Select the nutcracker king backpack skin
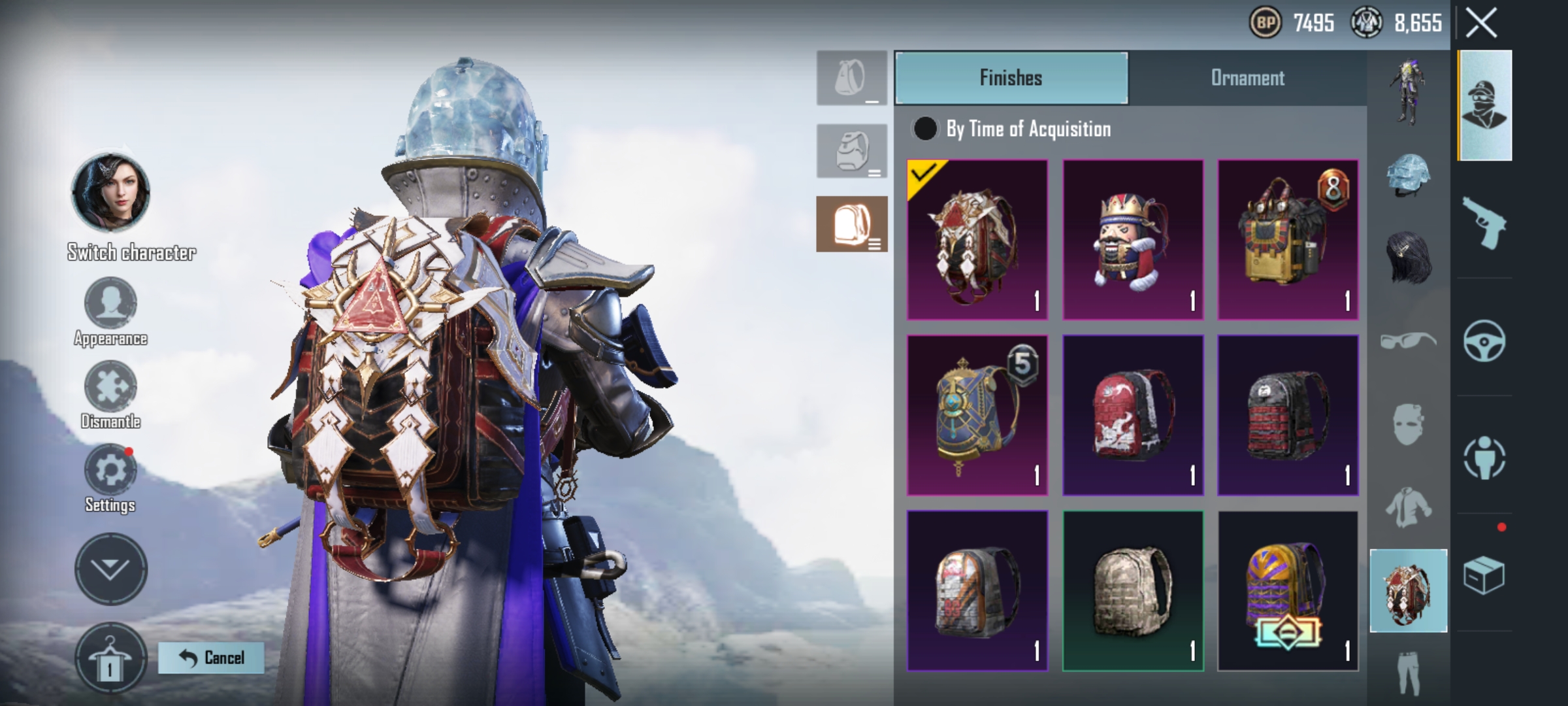Screen dimensions: 1568x706 pyautogui.click(x=1132, y=240)
